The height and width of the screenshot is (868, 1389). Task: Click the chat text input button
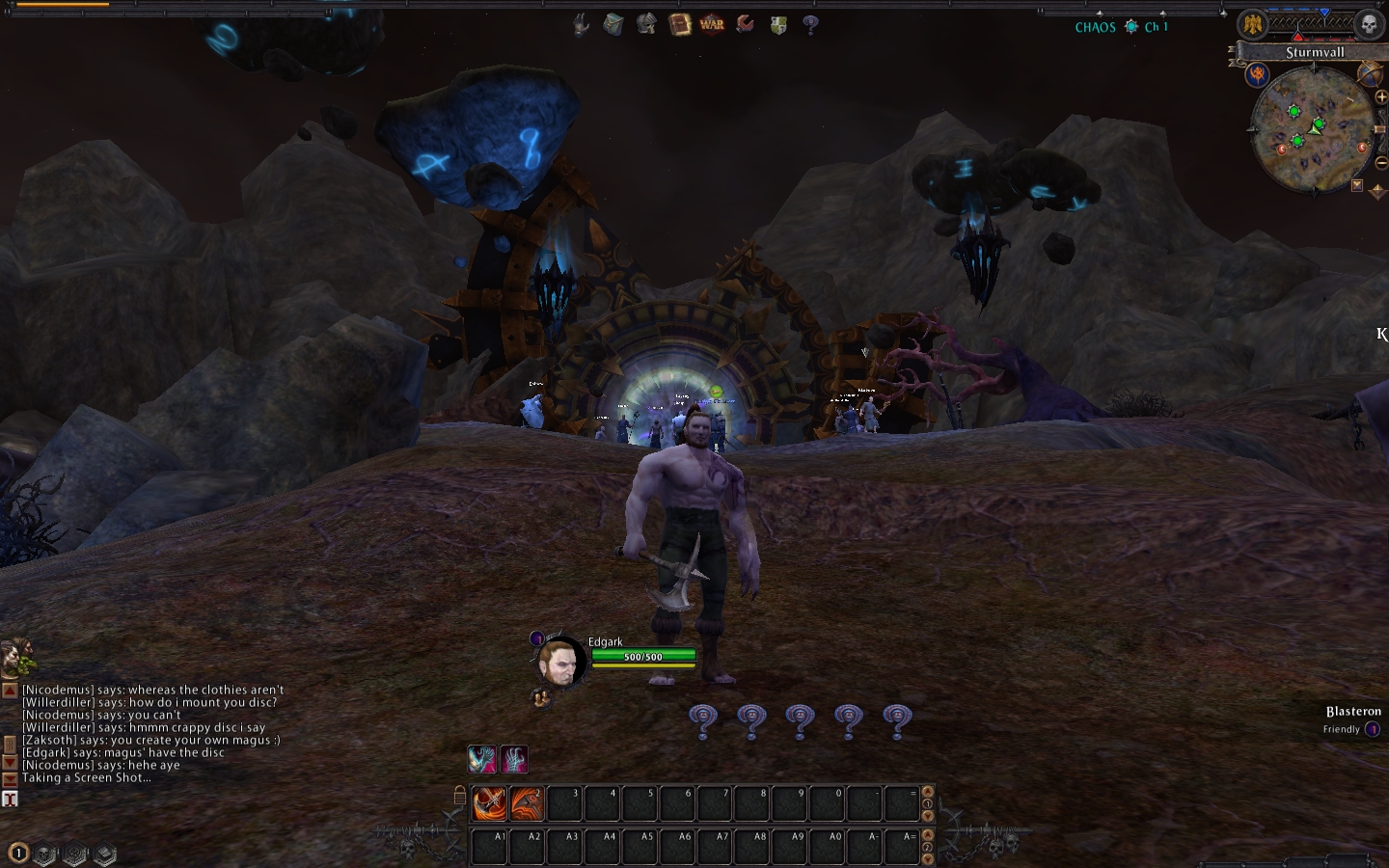[x=10, y=799]
